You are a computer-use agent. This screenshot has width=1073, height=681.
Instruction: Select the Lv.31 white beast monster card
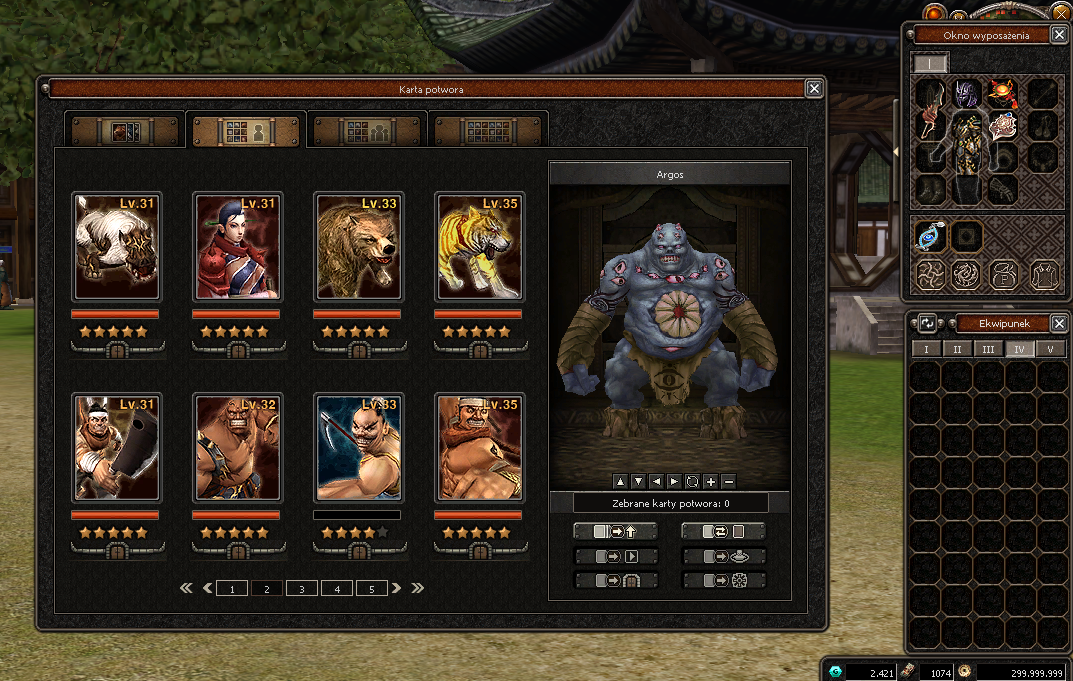click(x=117, y=246)
